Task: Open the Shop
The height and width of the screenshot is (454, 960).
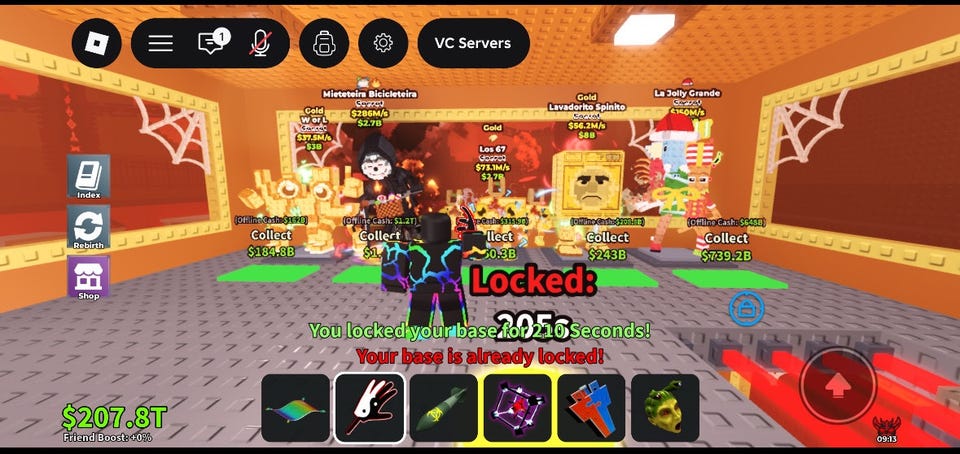Action: 88,278
